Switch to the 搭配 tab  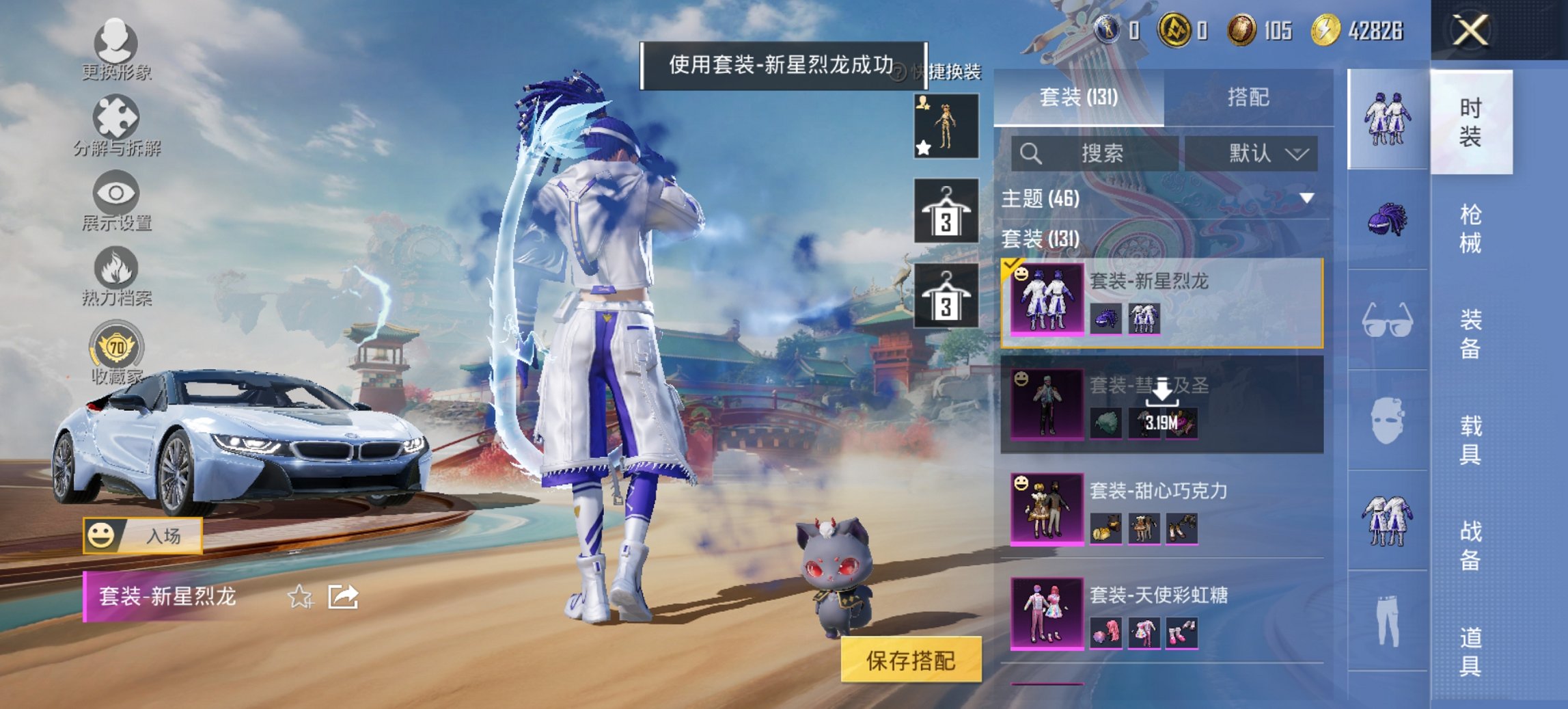click(x=1253, y=99)
